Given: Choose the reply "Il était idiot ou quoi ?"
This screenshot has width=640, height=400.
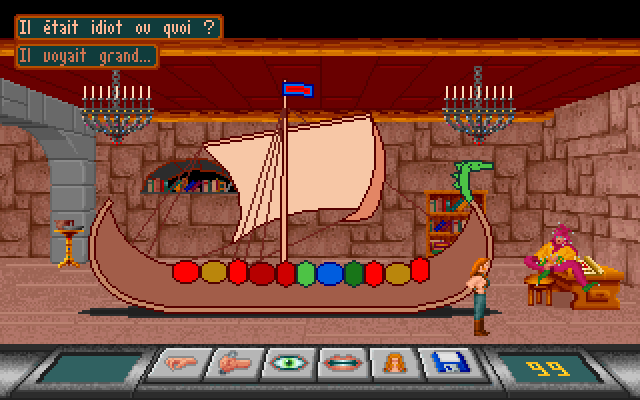Looking at the screenshot, I should tap(118, 27).
